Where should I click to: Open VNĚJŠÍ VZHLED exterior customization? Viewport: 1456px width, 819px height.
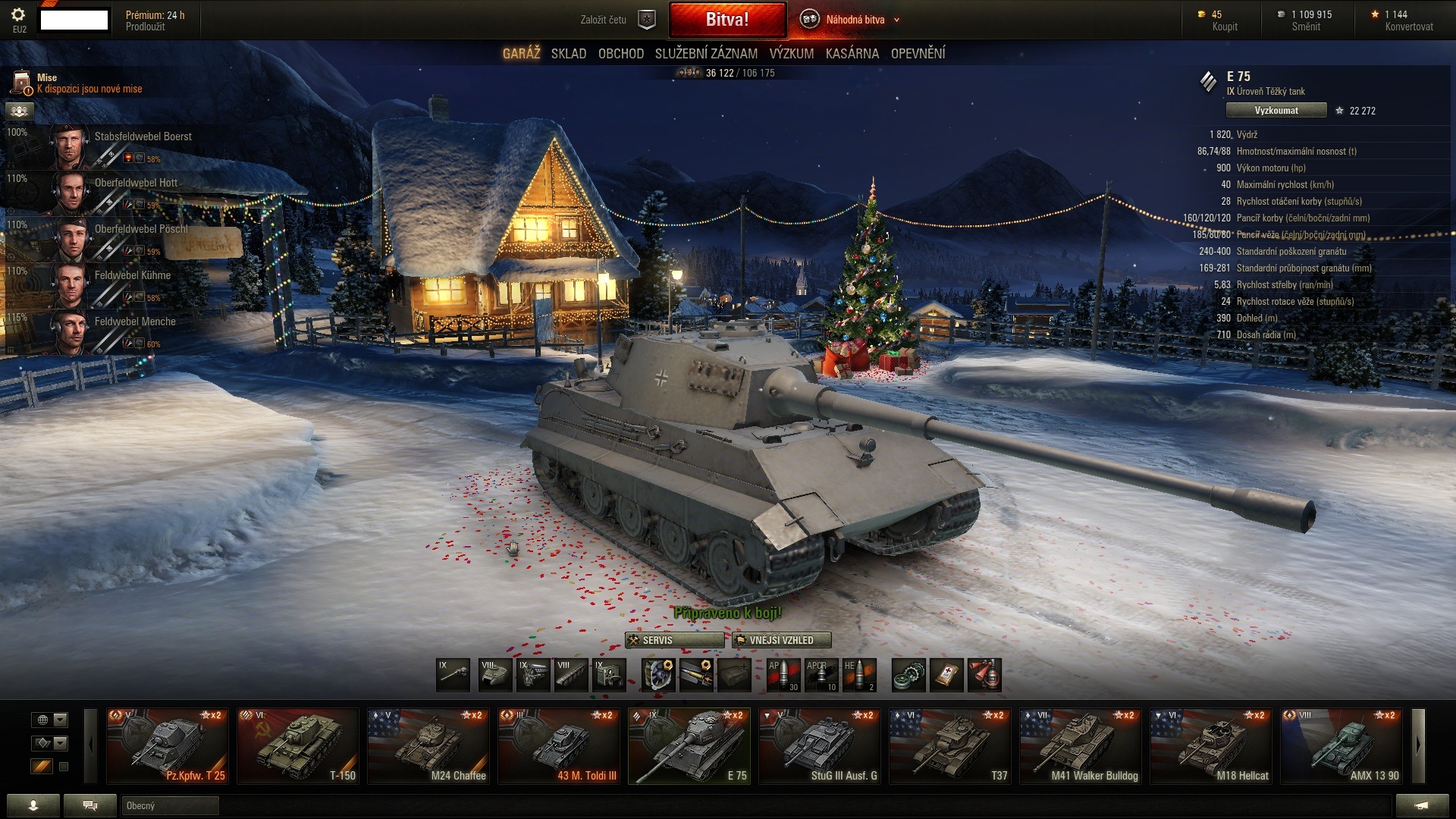(781, 640)
